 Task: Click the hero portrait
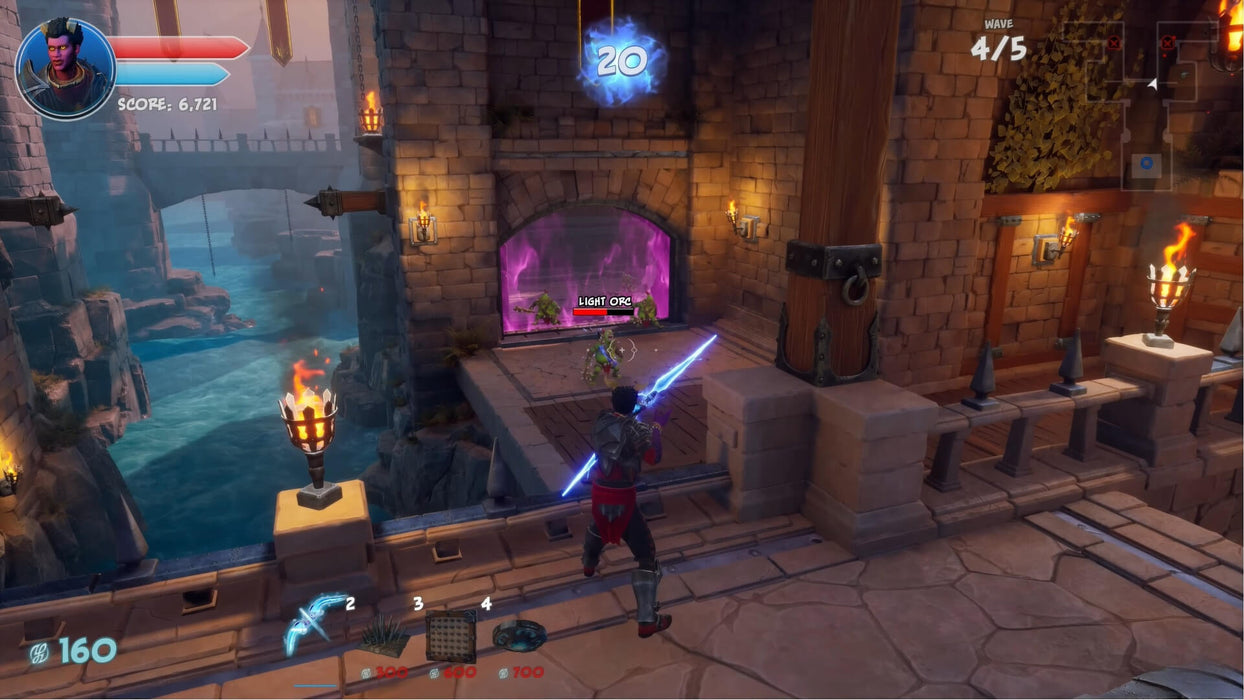(65, 68)
